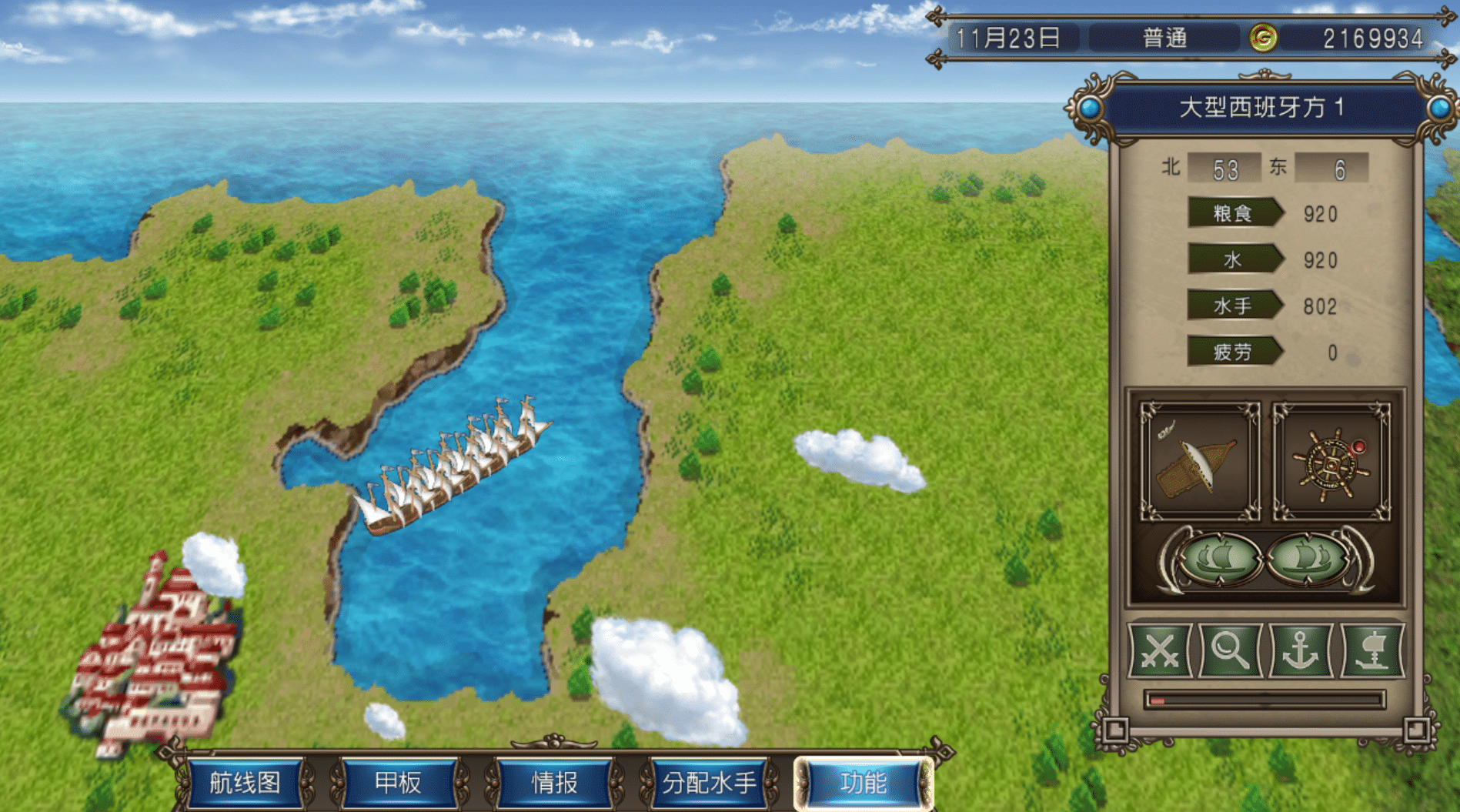Image resolution: width=1460 pixels, height=812 pixels.
Task: Drop anchor with the anchor icon
Action: [1301, 651]
